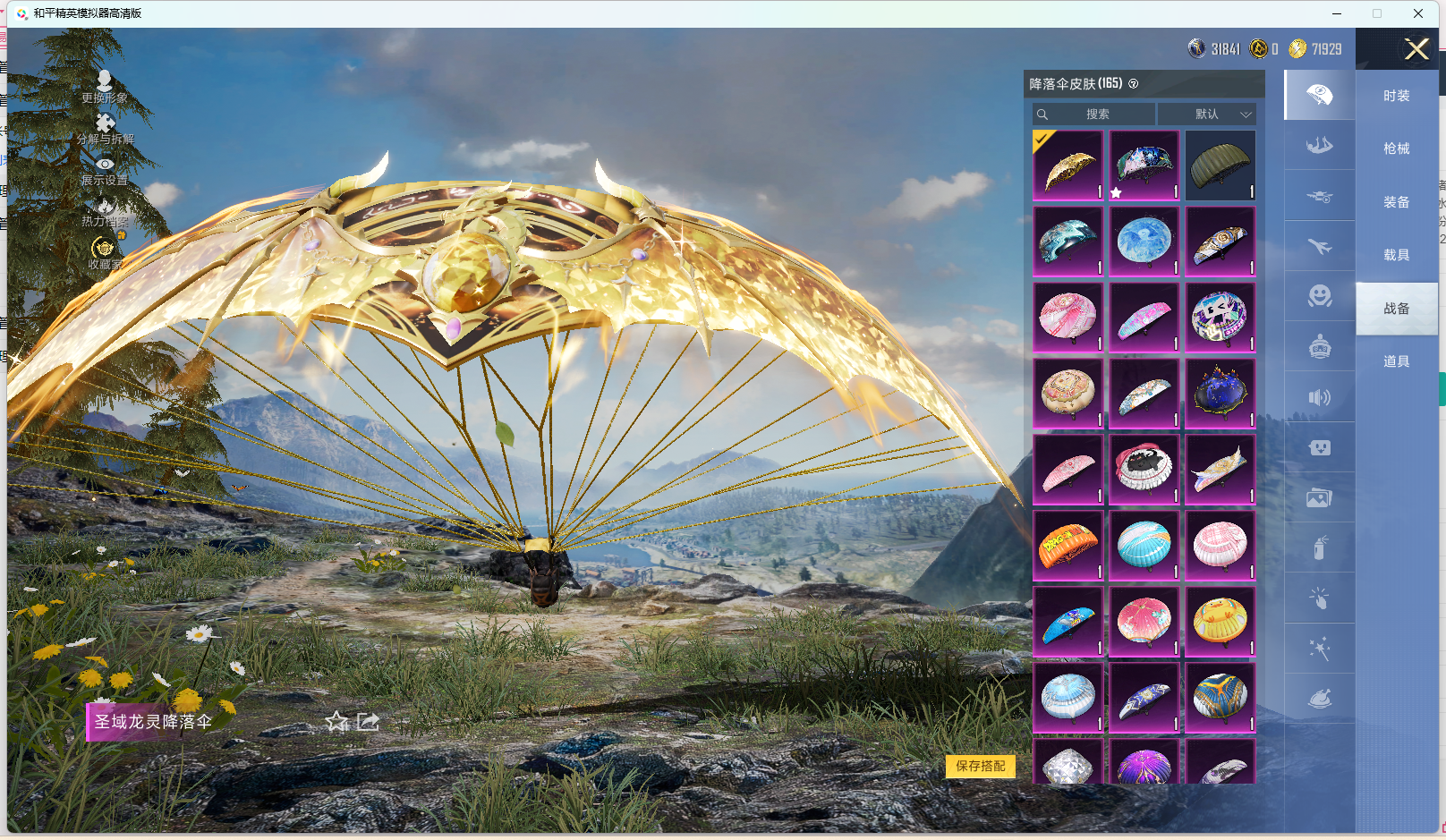
Task: Choose the orange Dragon Ball parachute skin
Action: tap(1067, 546)
